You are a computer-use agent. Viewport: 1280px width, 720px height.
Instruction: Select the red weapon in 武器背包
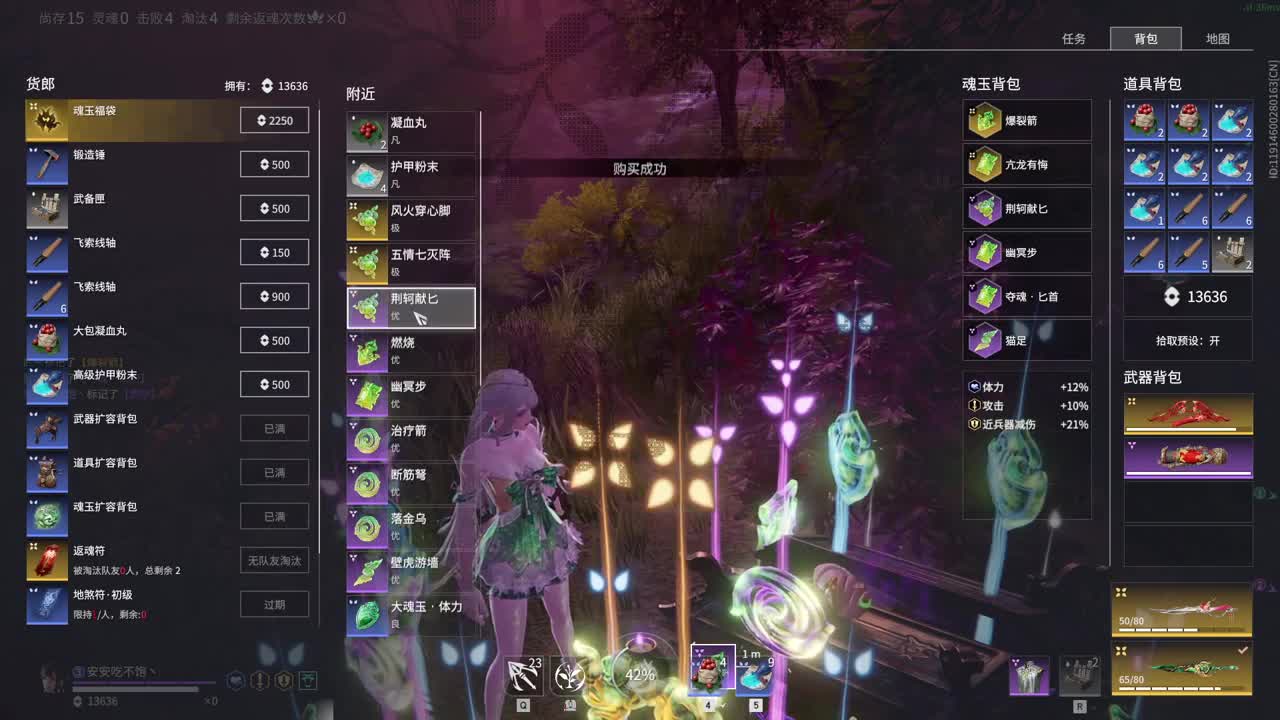click(1188, 413)
